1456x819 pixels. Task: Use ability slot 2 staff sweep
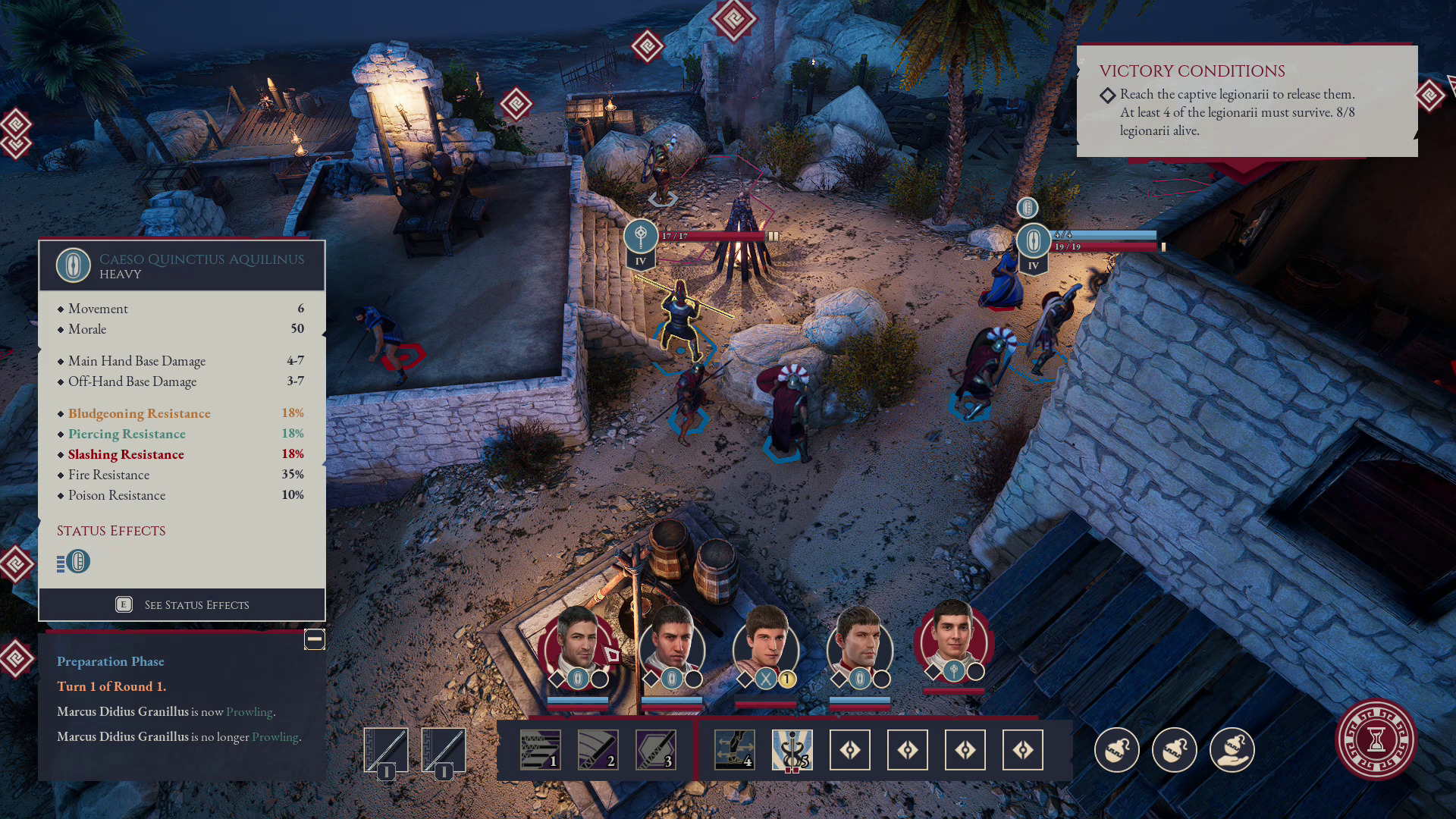pos(598,750)
